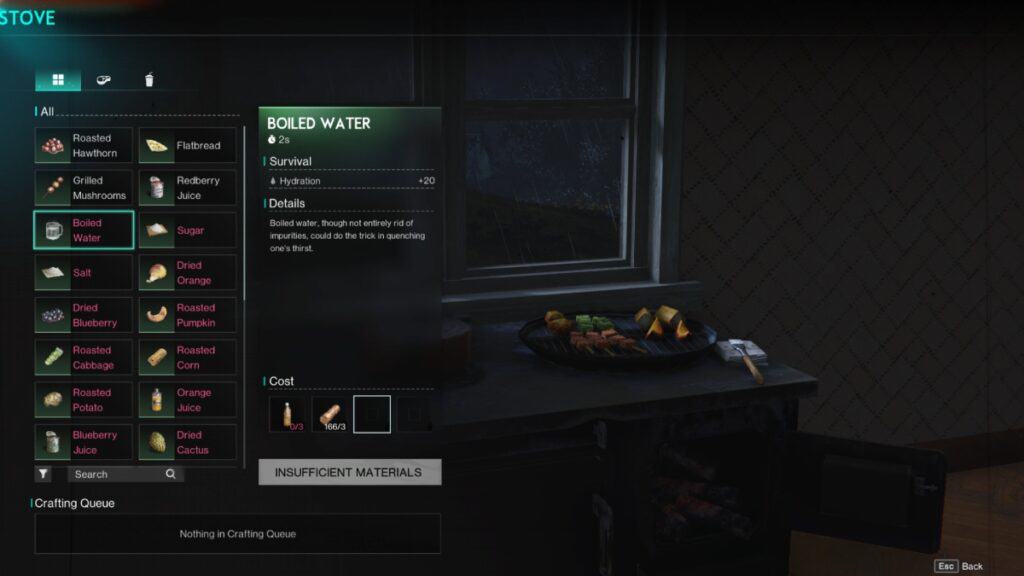Viewport: 1024px width, 576px height.
Task: Select the Salt recipe
Action: tap(84, 273)
